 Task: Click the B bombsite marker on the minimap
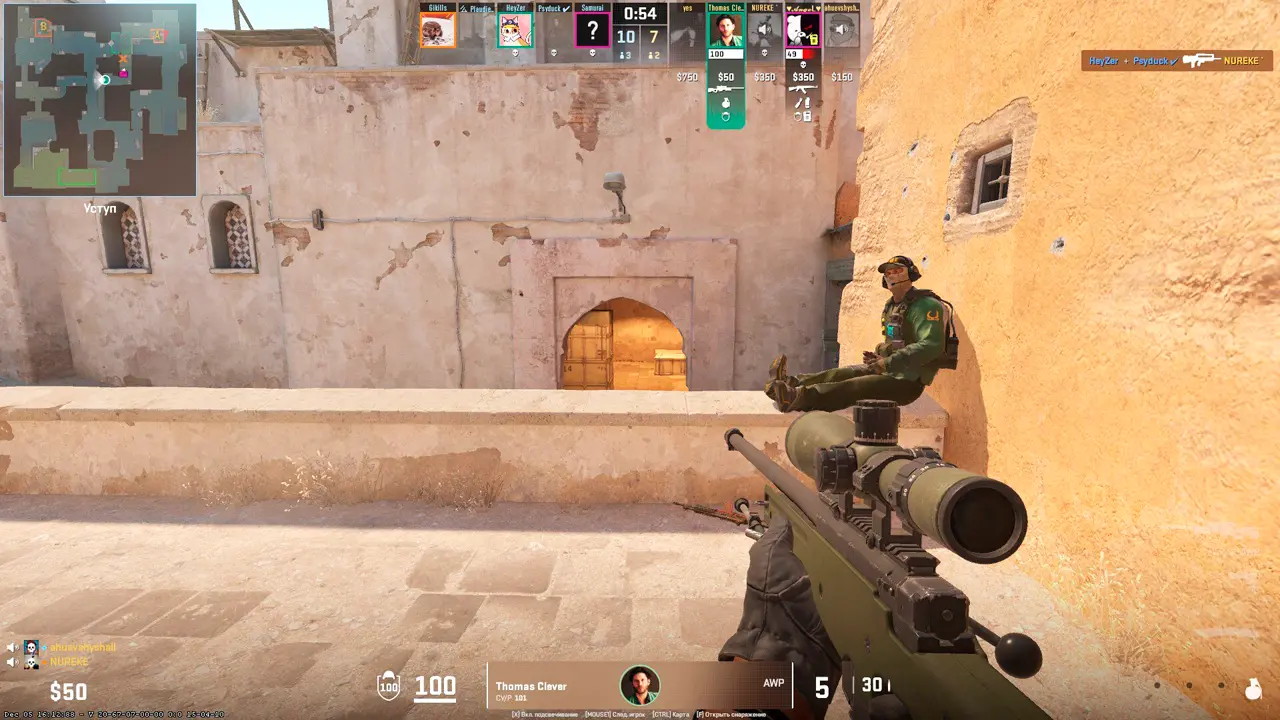click(43, 27)
